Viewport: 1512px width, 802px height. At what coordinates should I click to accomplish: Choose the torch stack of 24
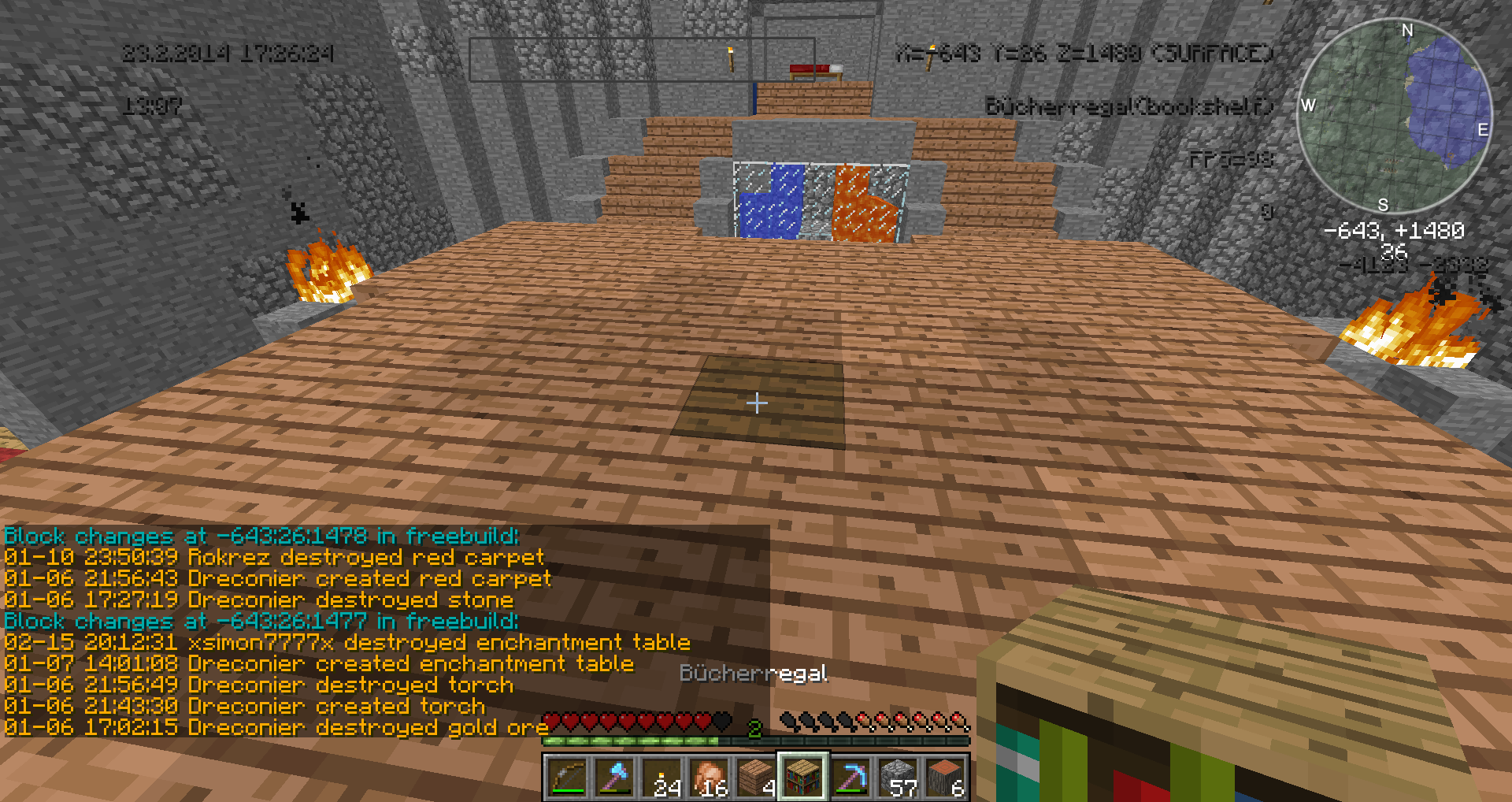661,777
